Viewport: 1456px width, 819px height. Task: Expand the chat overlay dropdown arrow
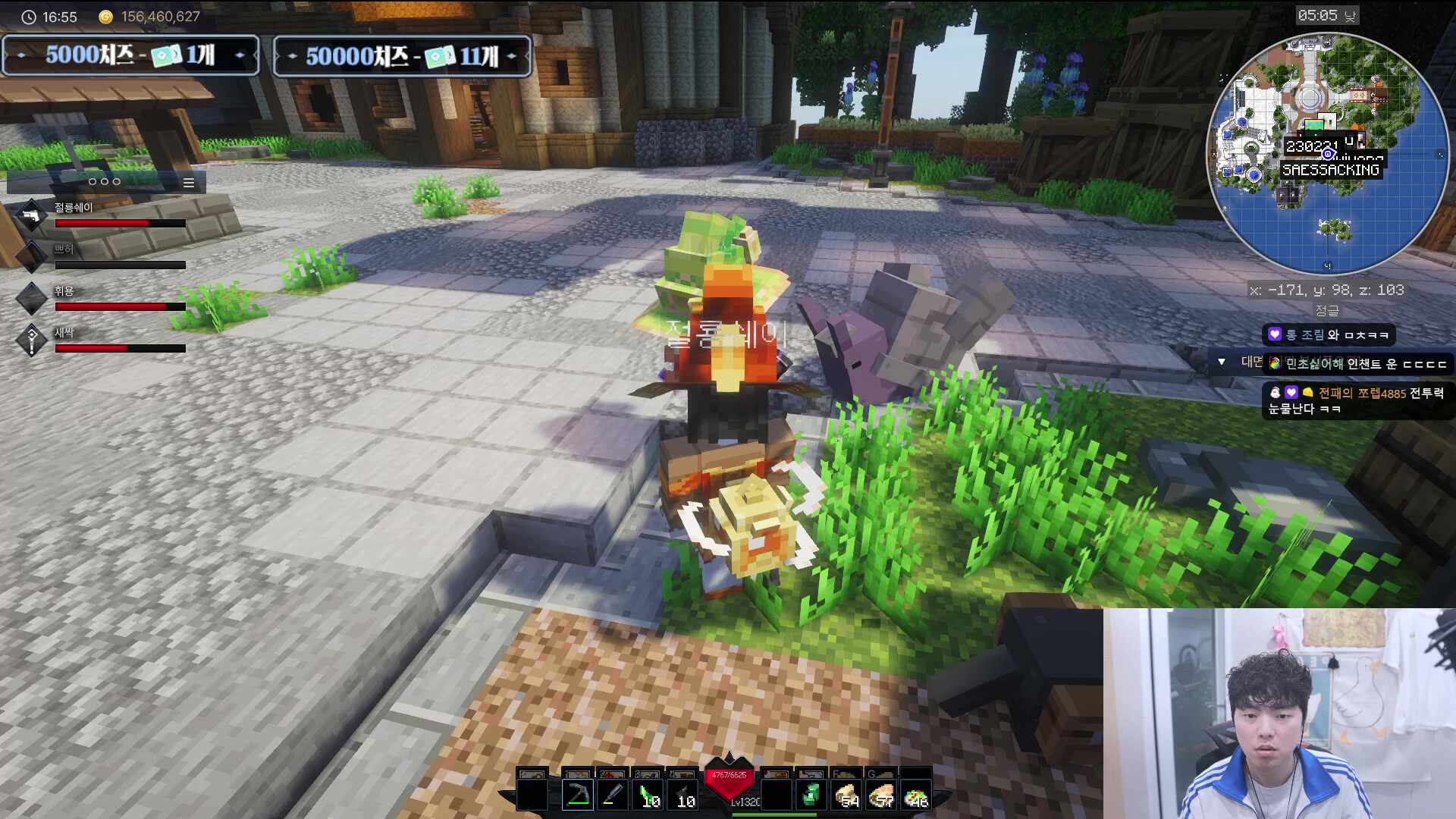[x=1222, y=362]
